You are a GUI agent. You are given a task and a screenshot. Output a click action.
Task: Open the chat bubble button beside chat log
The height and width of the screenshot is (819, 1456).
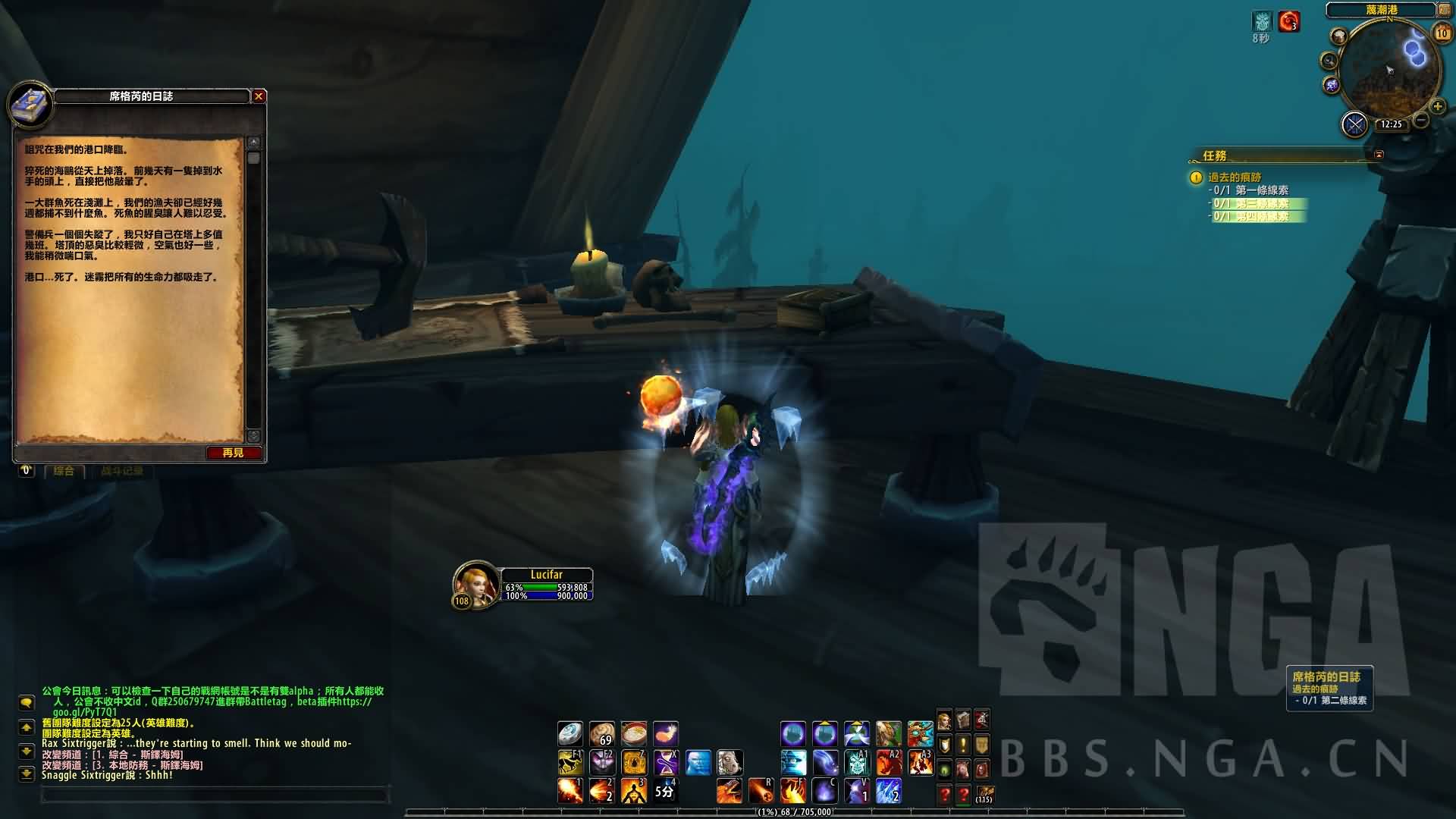click(27, 702)
